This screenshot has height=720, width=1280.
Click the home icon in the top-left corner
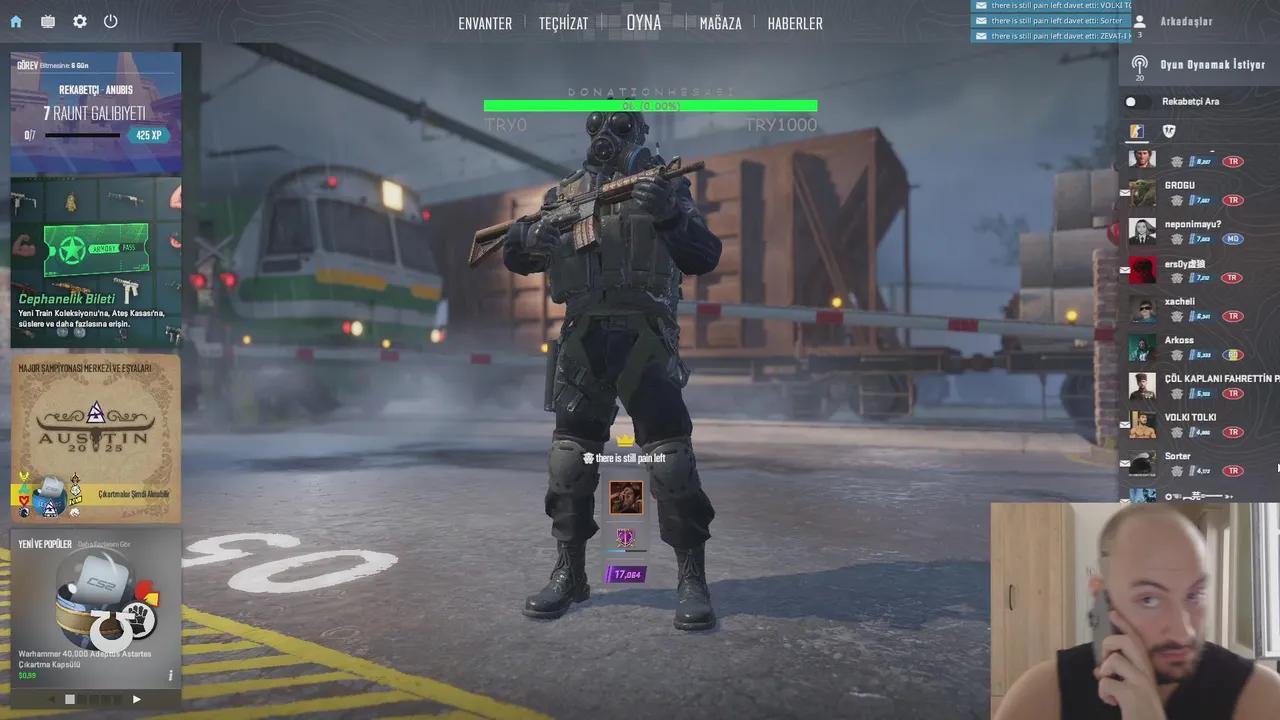[14, 21]
